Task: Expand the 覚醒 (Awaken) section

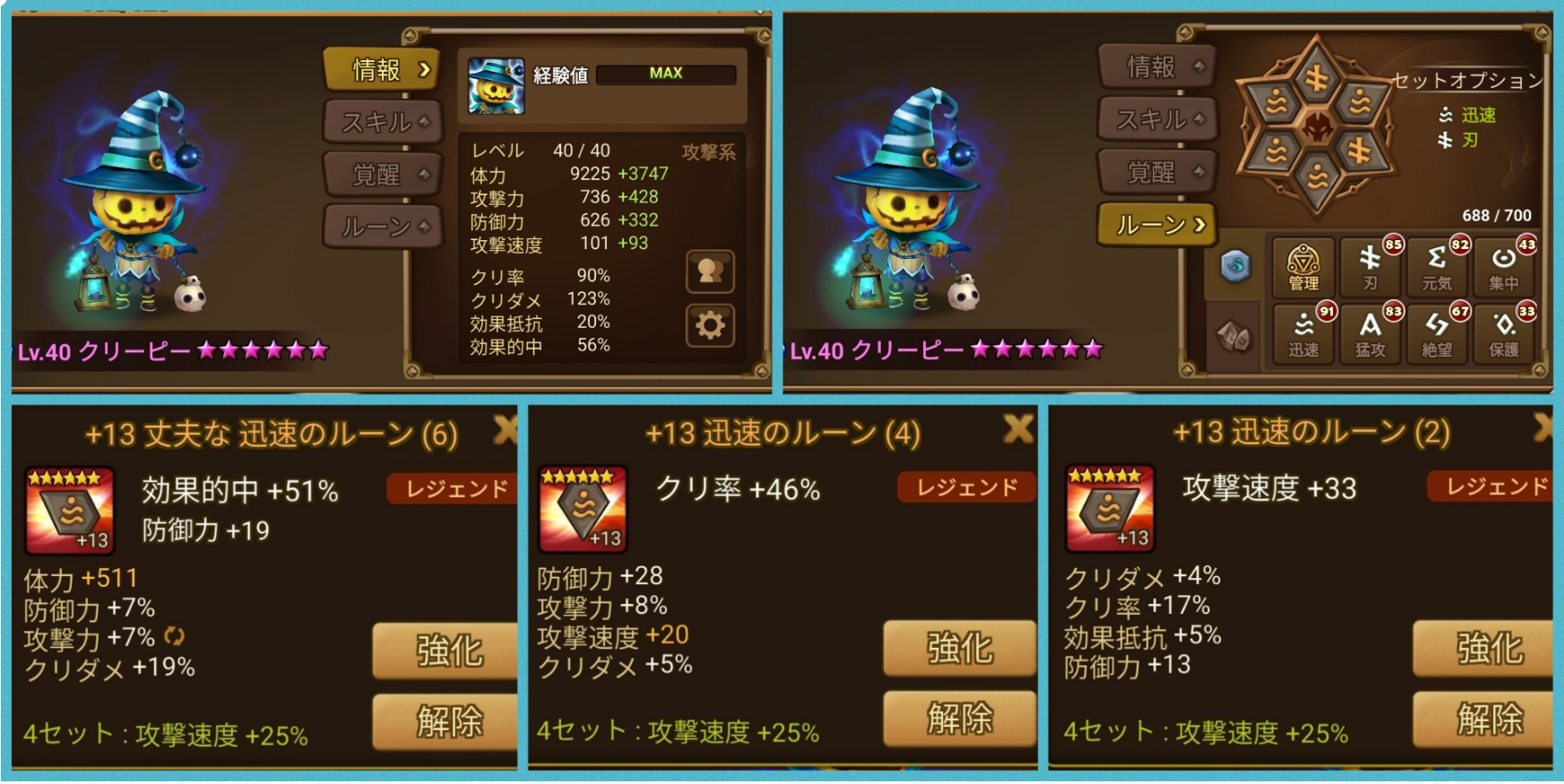Action: coord(381,175)
